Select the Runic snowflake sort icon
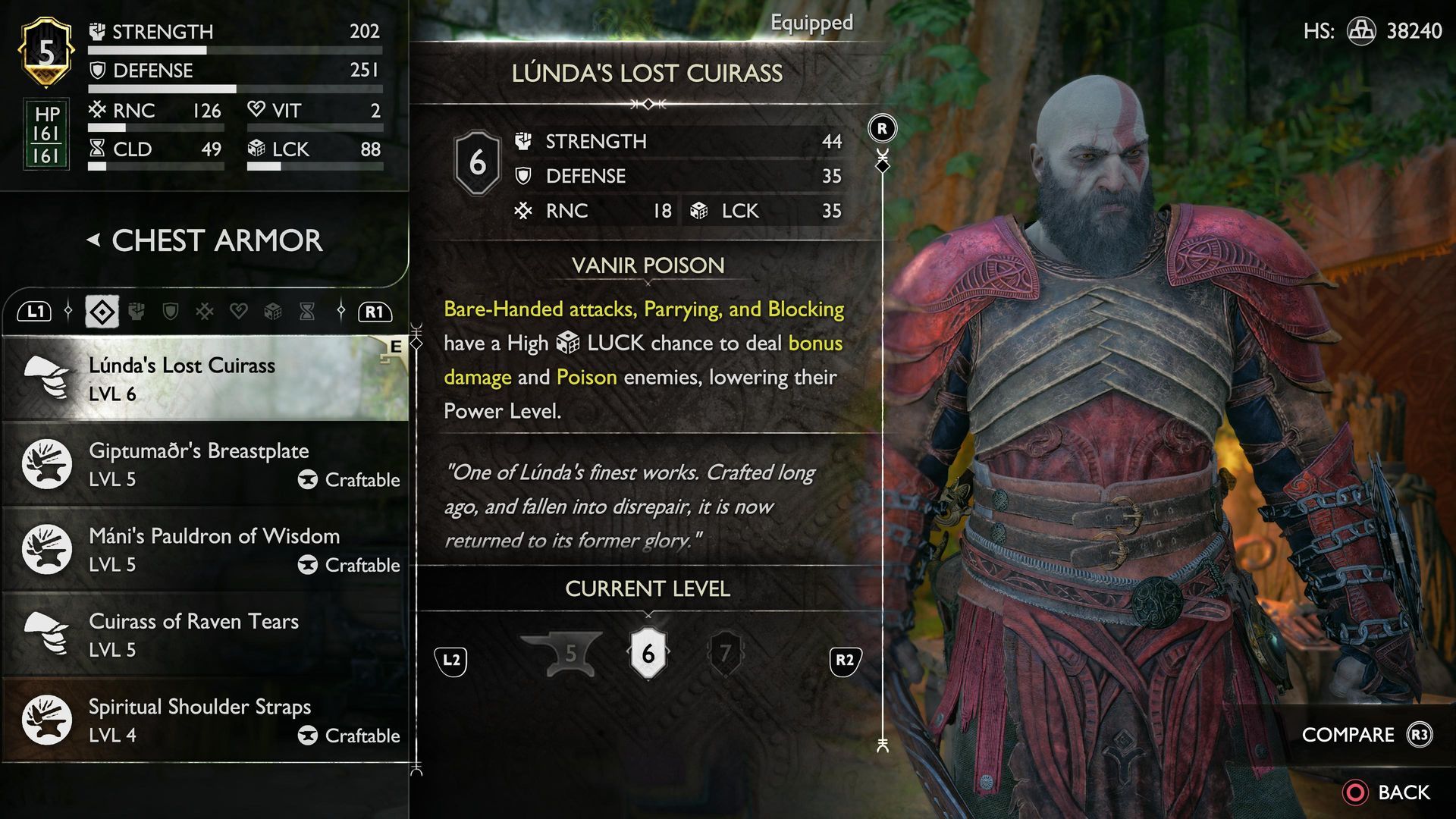 click(x=205, y=312)
